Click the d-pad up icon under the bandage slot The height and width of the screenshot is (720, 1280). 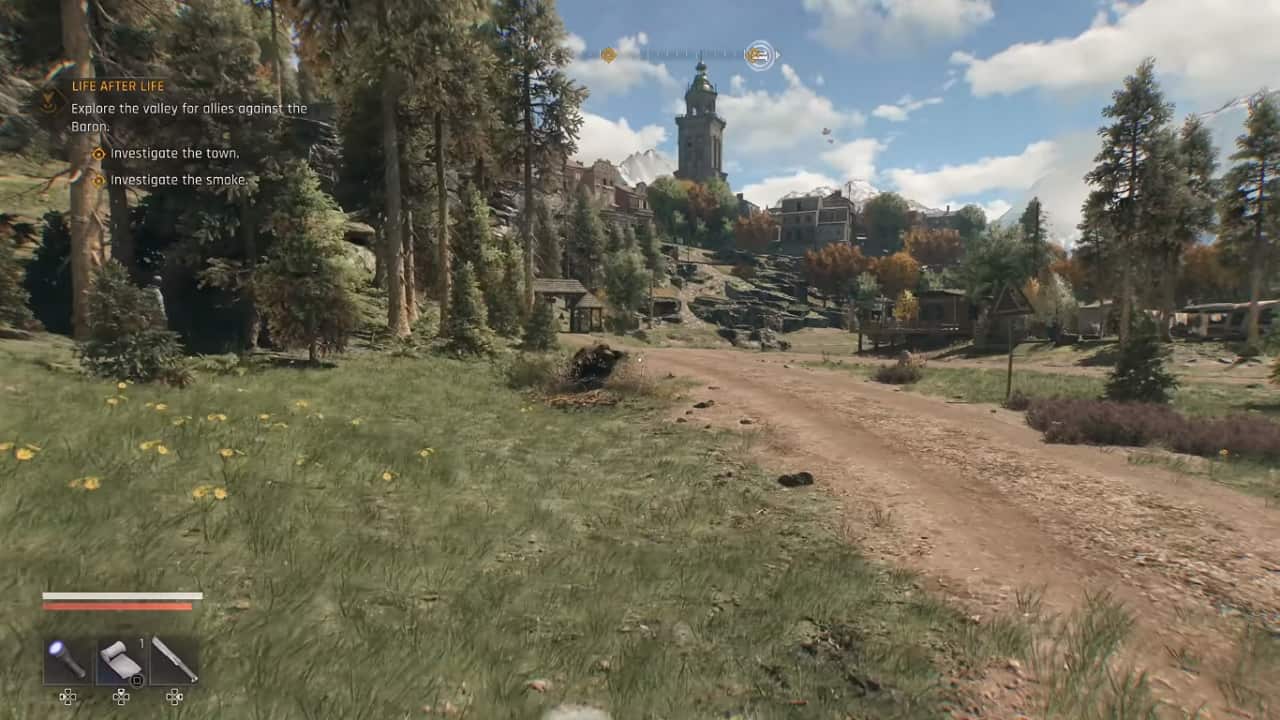pos(121,697)
